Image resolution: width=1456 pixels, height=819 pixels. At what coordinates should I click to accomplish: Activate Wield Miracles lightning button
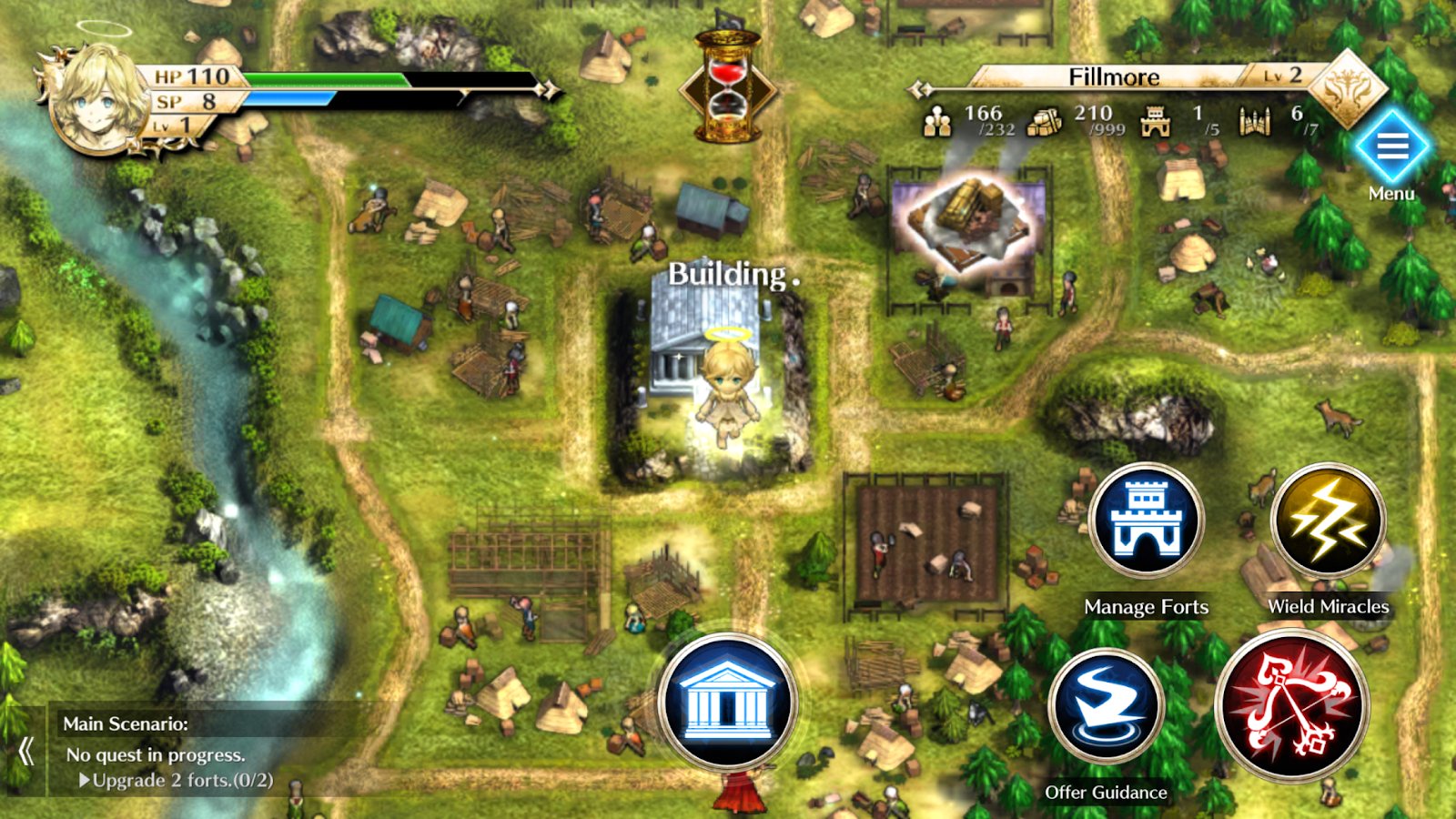tap(1329, 522)
